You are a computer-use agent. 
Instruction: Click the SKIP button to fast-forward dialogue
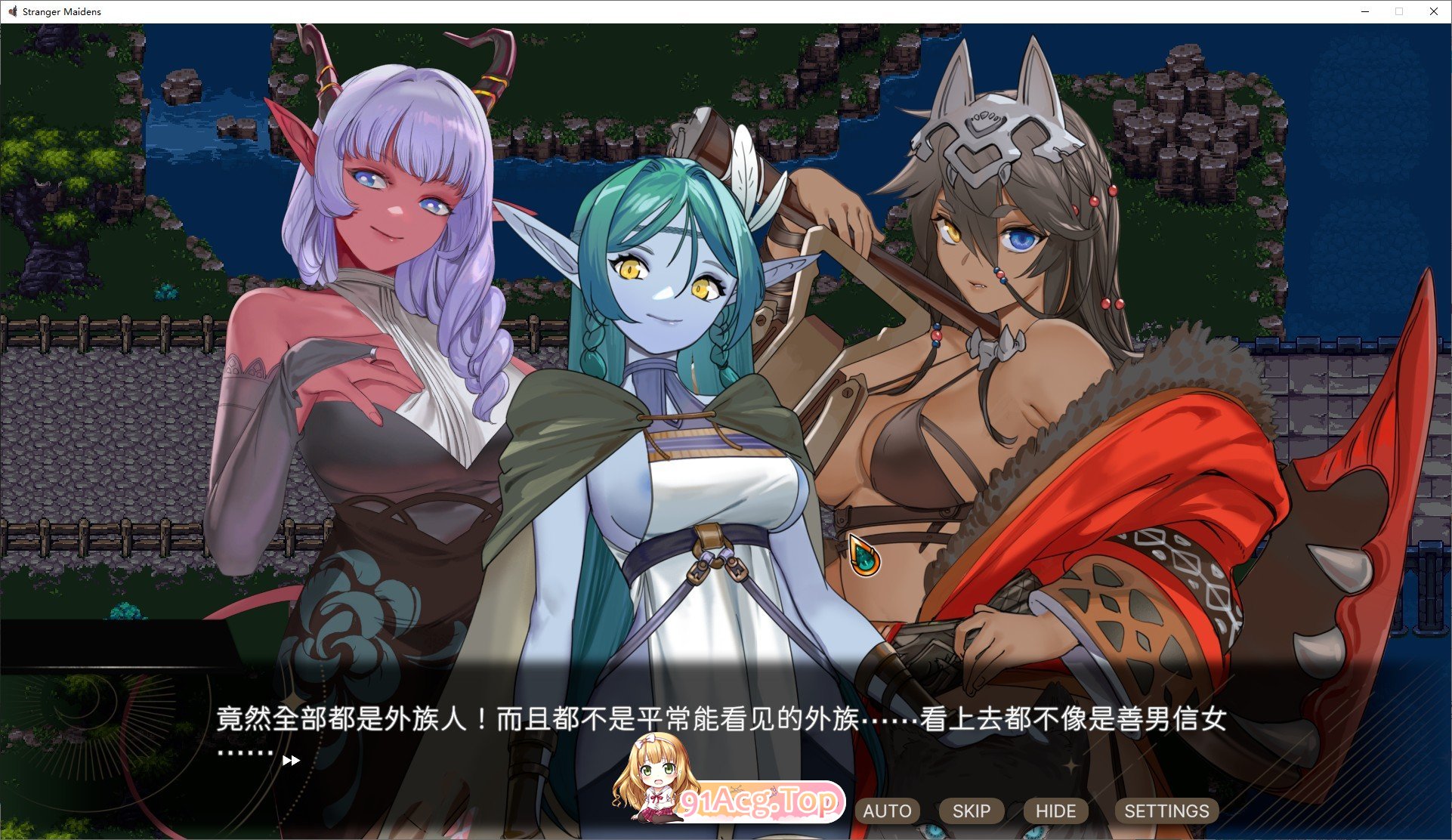click(x=971, y=811)
